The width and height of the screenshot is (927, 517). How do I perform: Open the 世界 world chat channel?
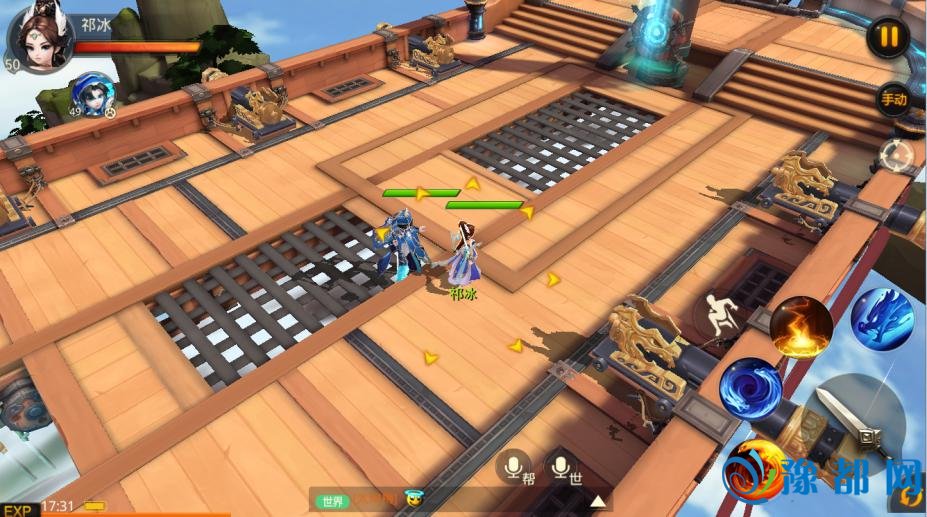coord(332,501)
